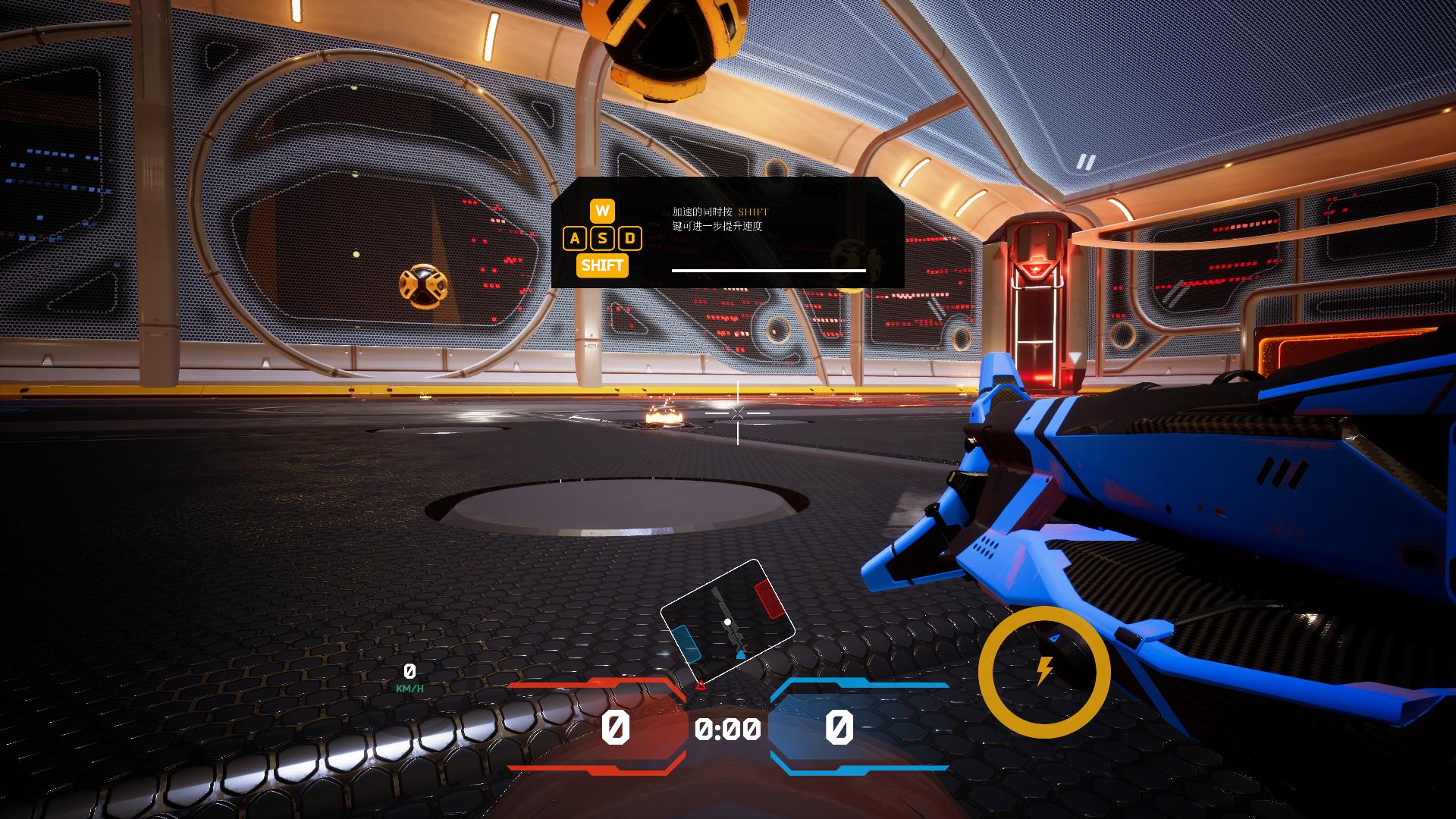Image resolution: width=1456 pixels, height=819 pixels.
Task: Click the tilted arena minimap
Action: pyautogui.click(x=727, y=622)
